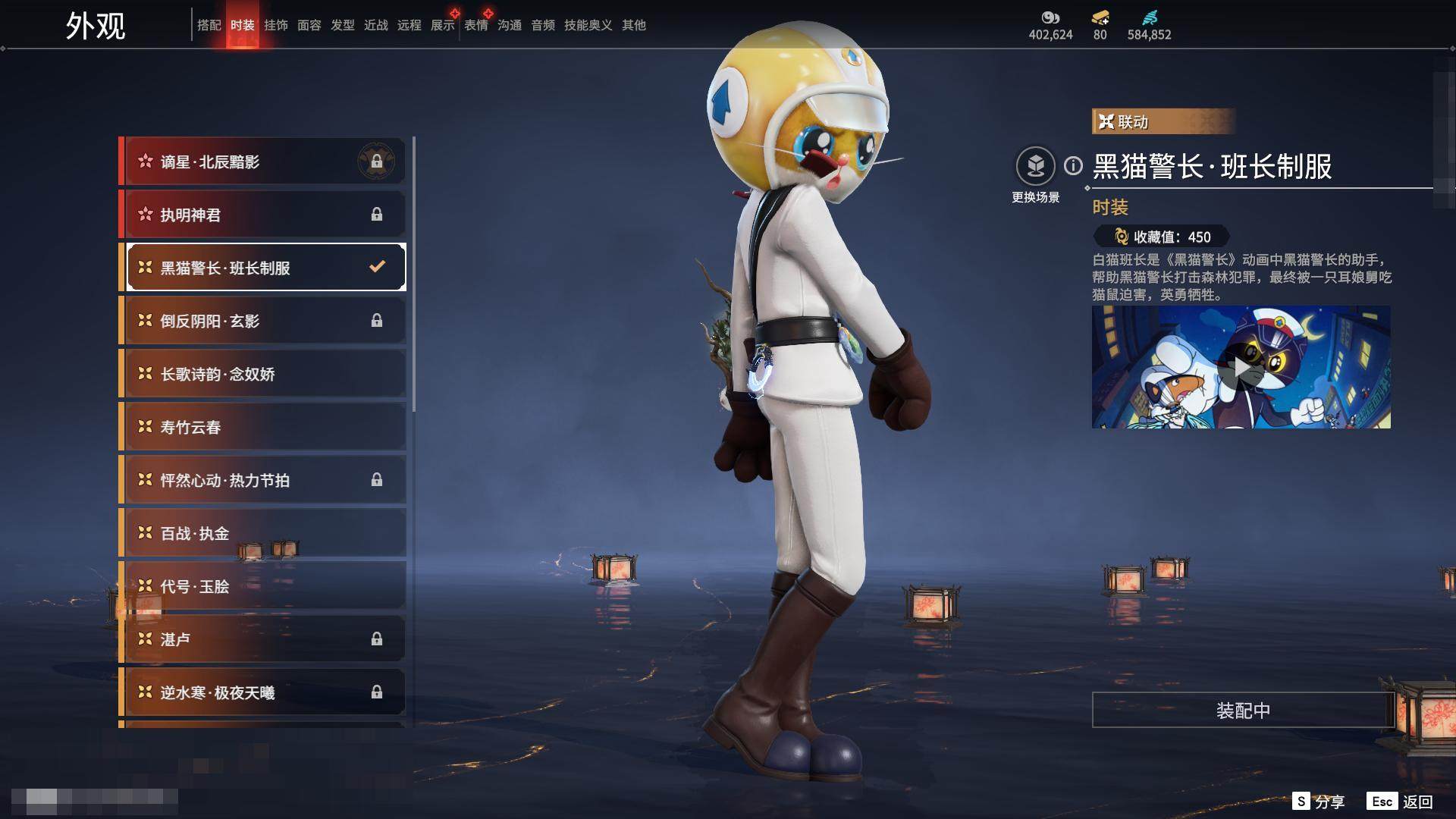
Task: Show the 表情 tab
Action: [475, 25]
